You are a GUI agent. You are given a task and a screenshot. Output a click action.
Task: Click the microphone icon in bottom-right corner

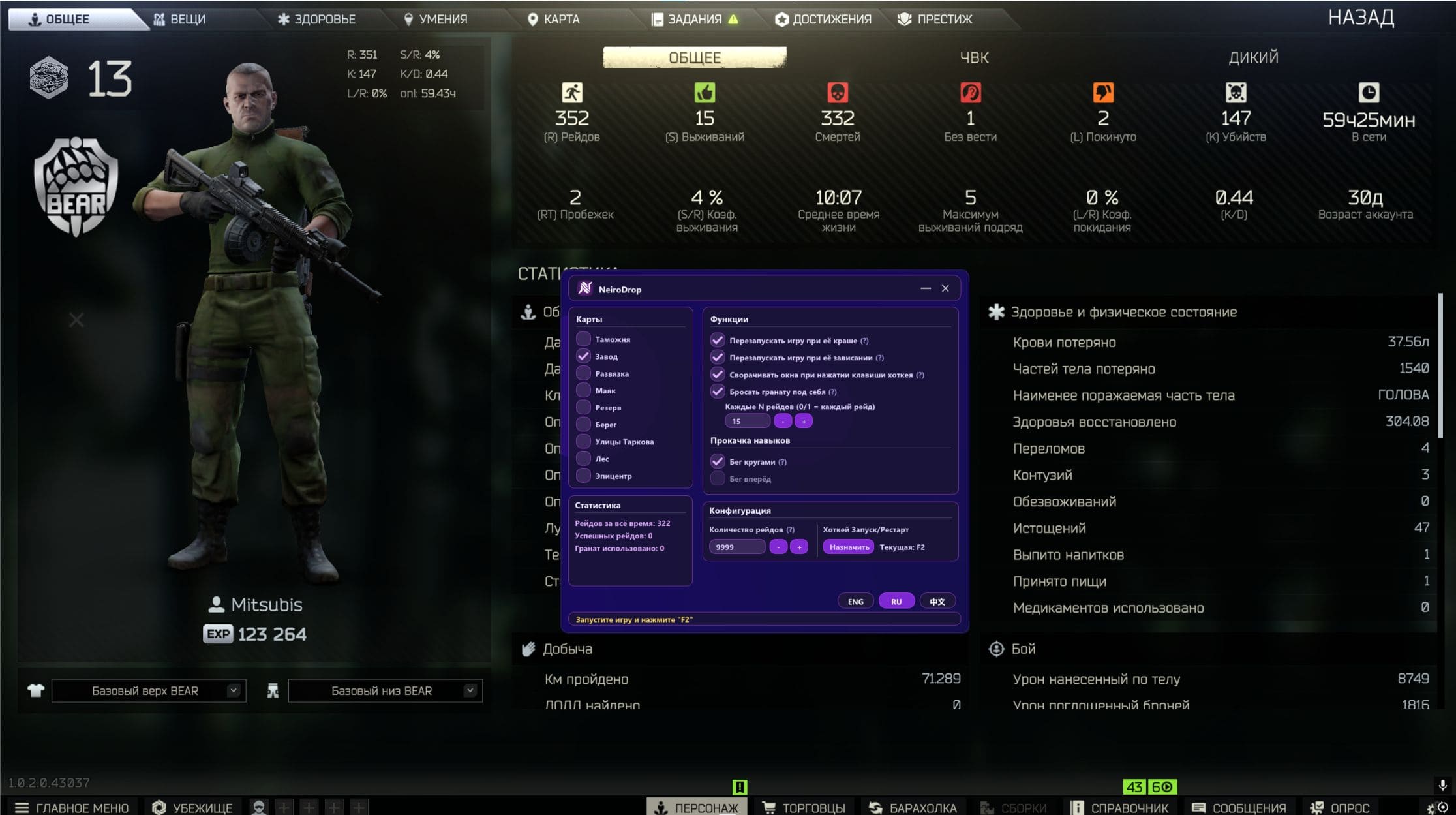1443,786
